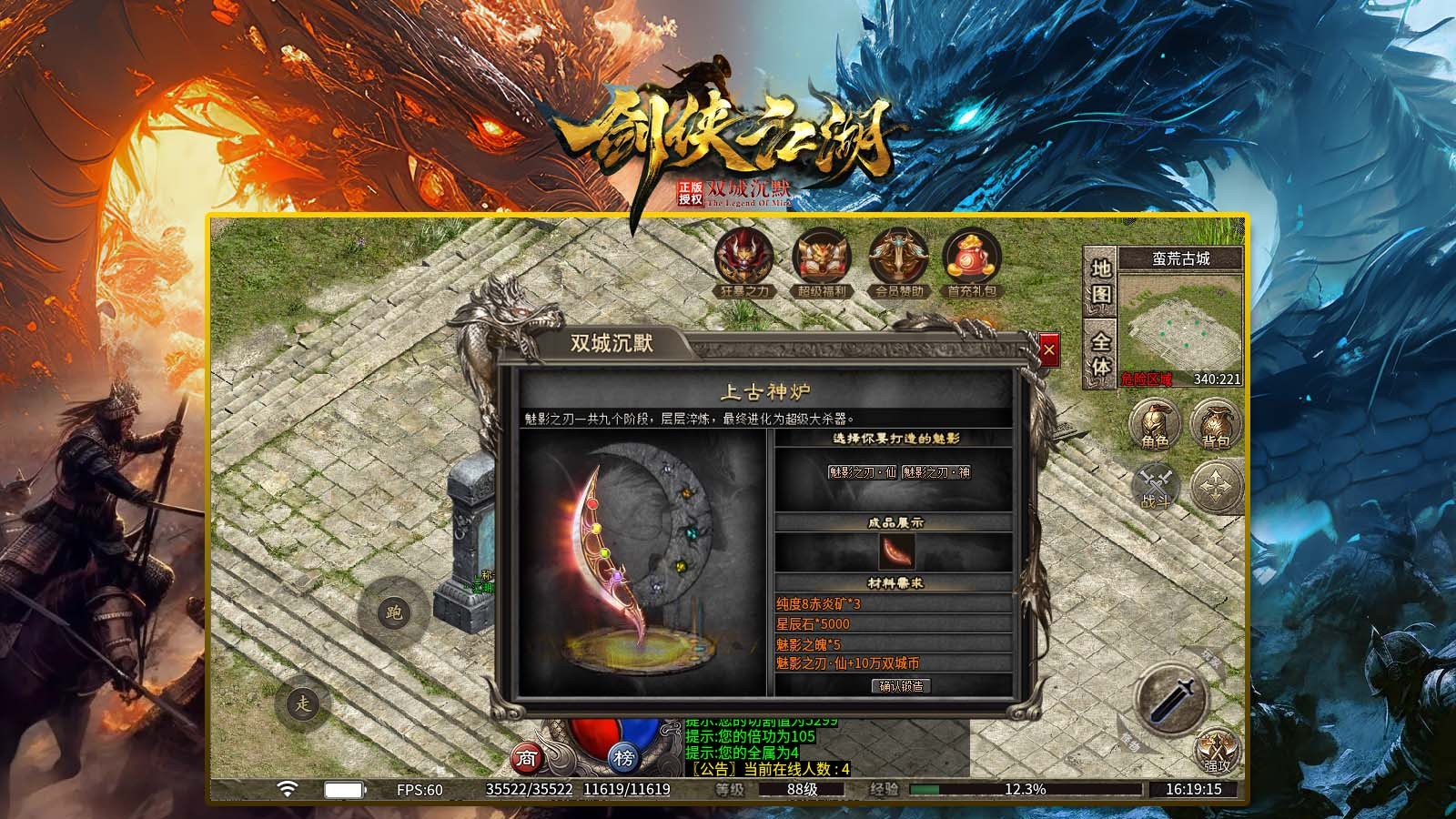This screenshot has width=1456, height=819.
Task: Open the 角色 character panel icon
Action: click(x=1154, y=424)
